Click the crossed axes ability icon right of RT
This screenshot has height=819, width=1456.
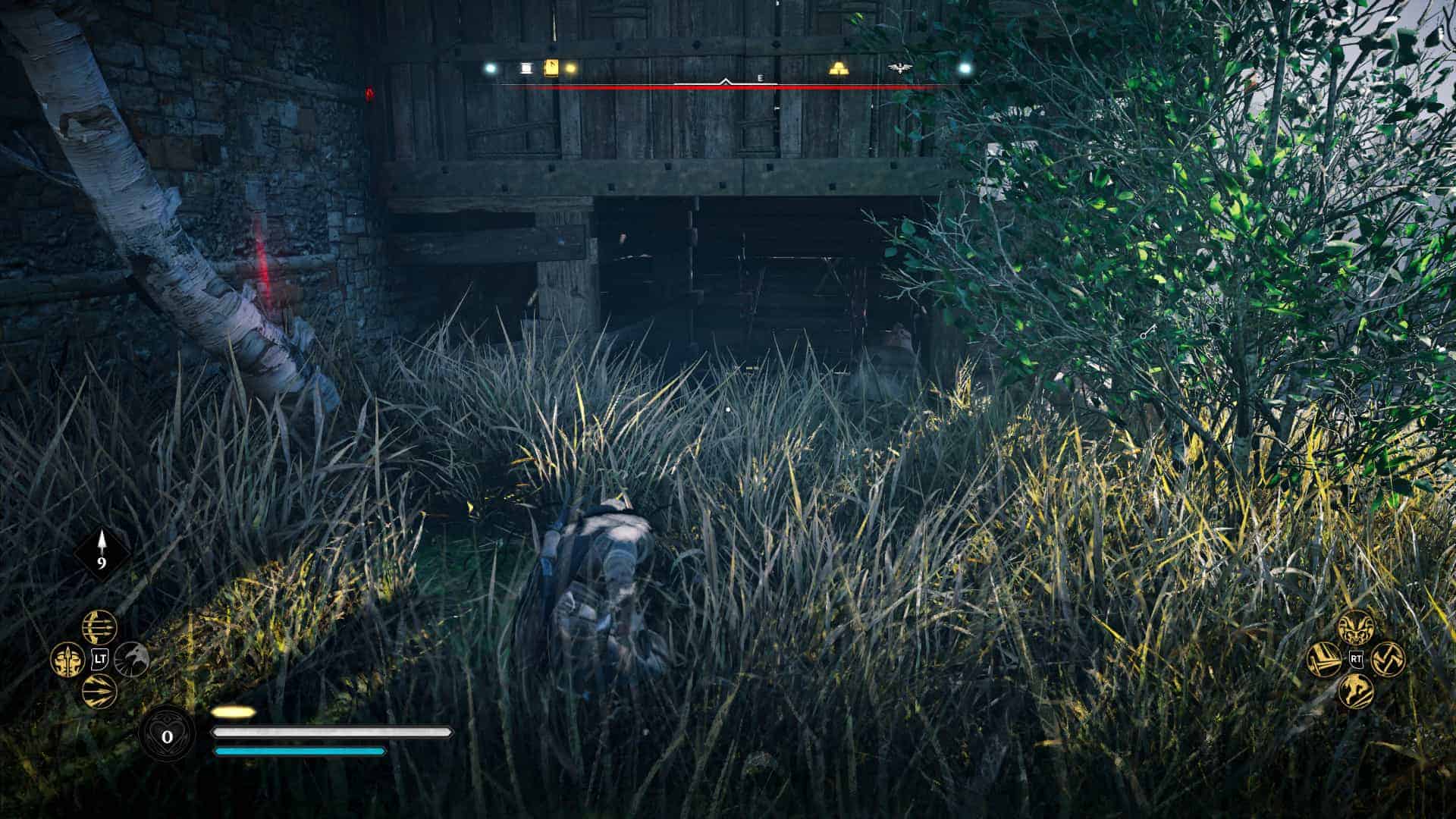(x=1389, y=660)
